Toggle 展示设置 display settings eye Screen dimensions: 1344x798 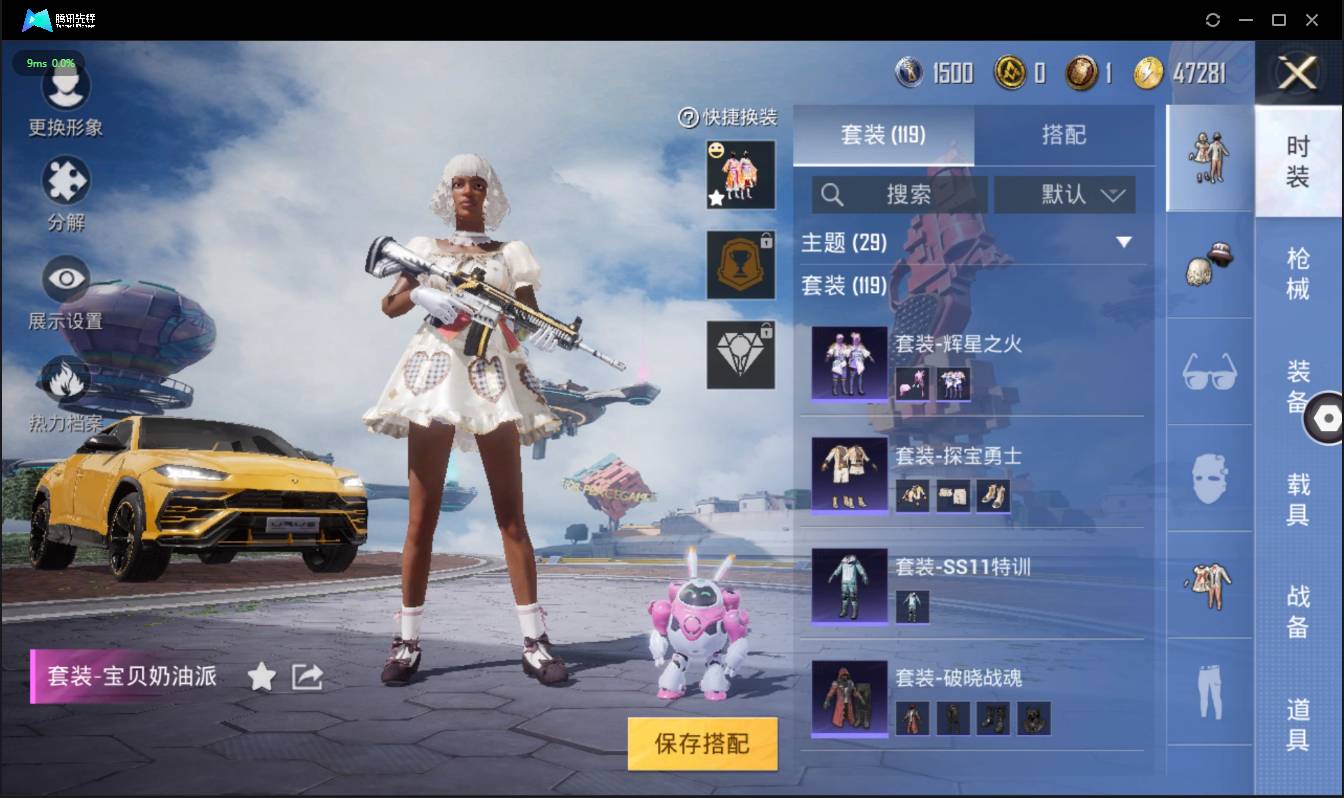65,277
